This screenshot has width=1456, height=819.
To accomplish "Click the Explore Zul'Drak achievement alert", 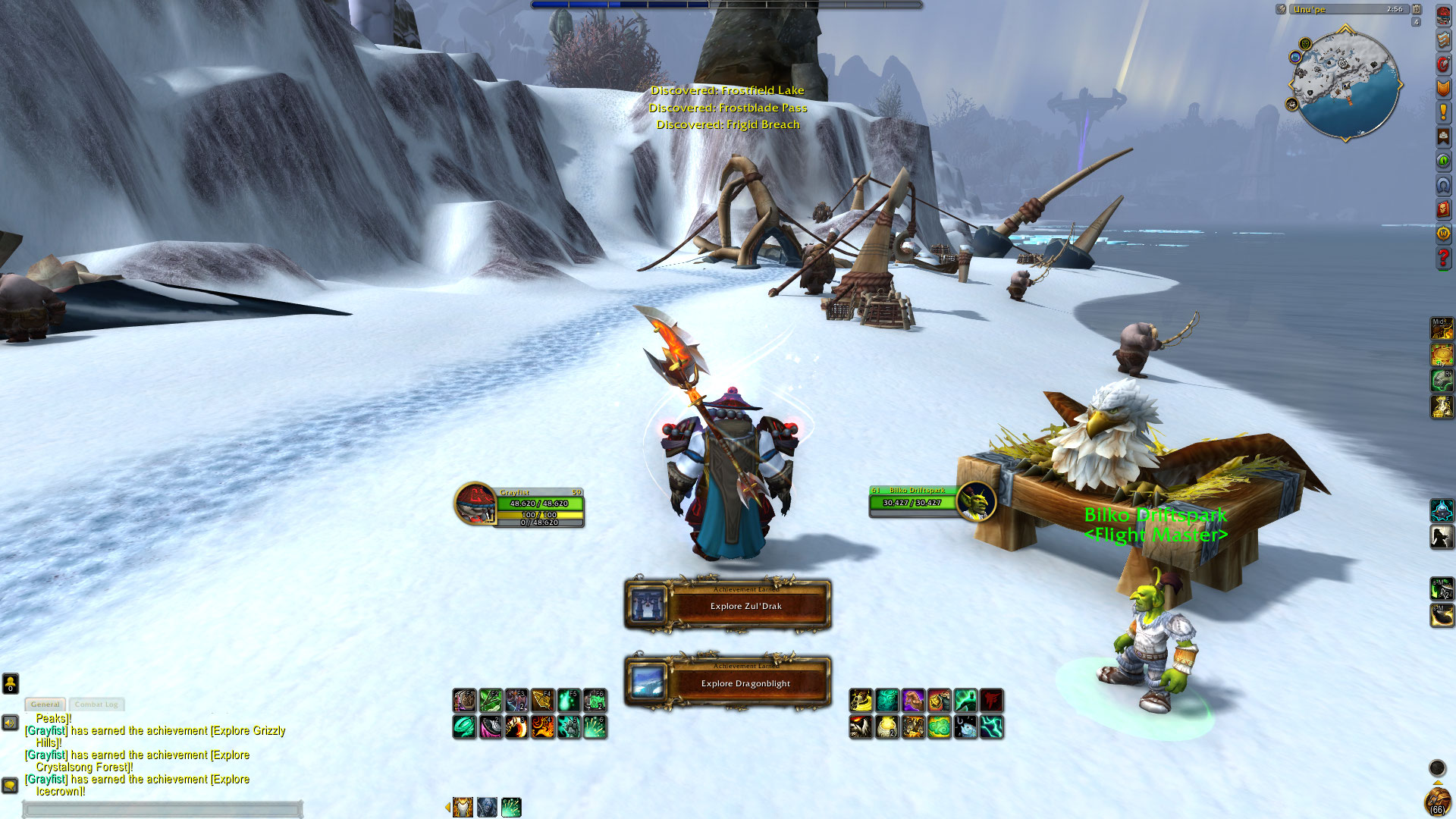I will point(728,605).
